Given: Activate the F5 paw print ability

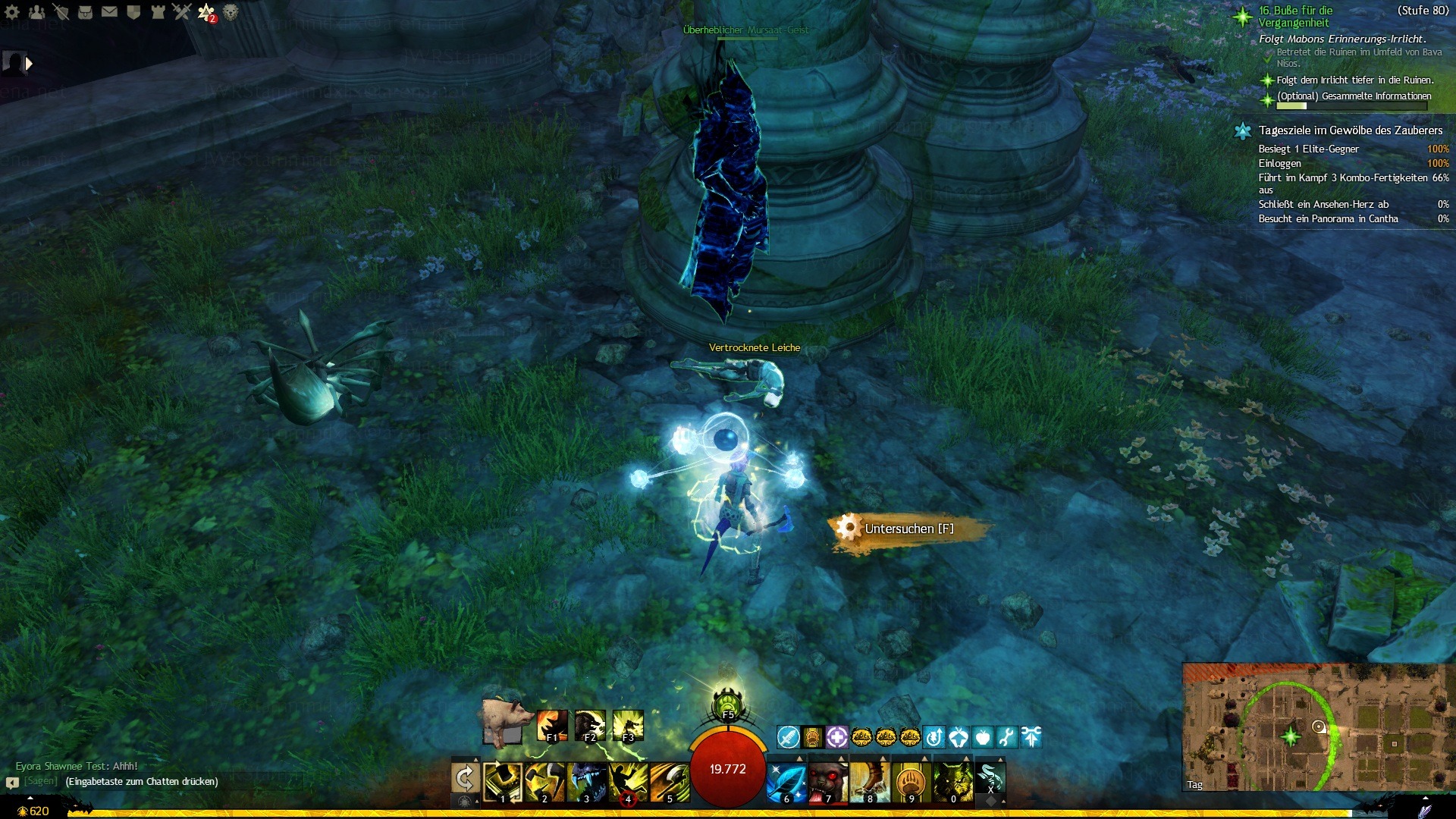Looking at the screenshot, I should (727, 704).
